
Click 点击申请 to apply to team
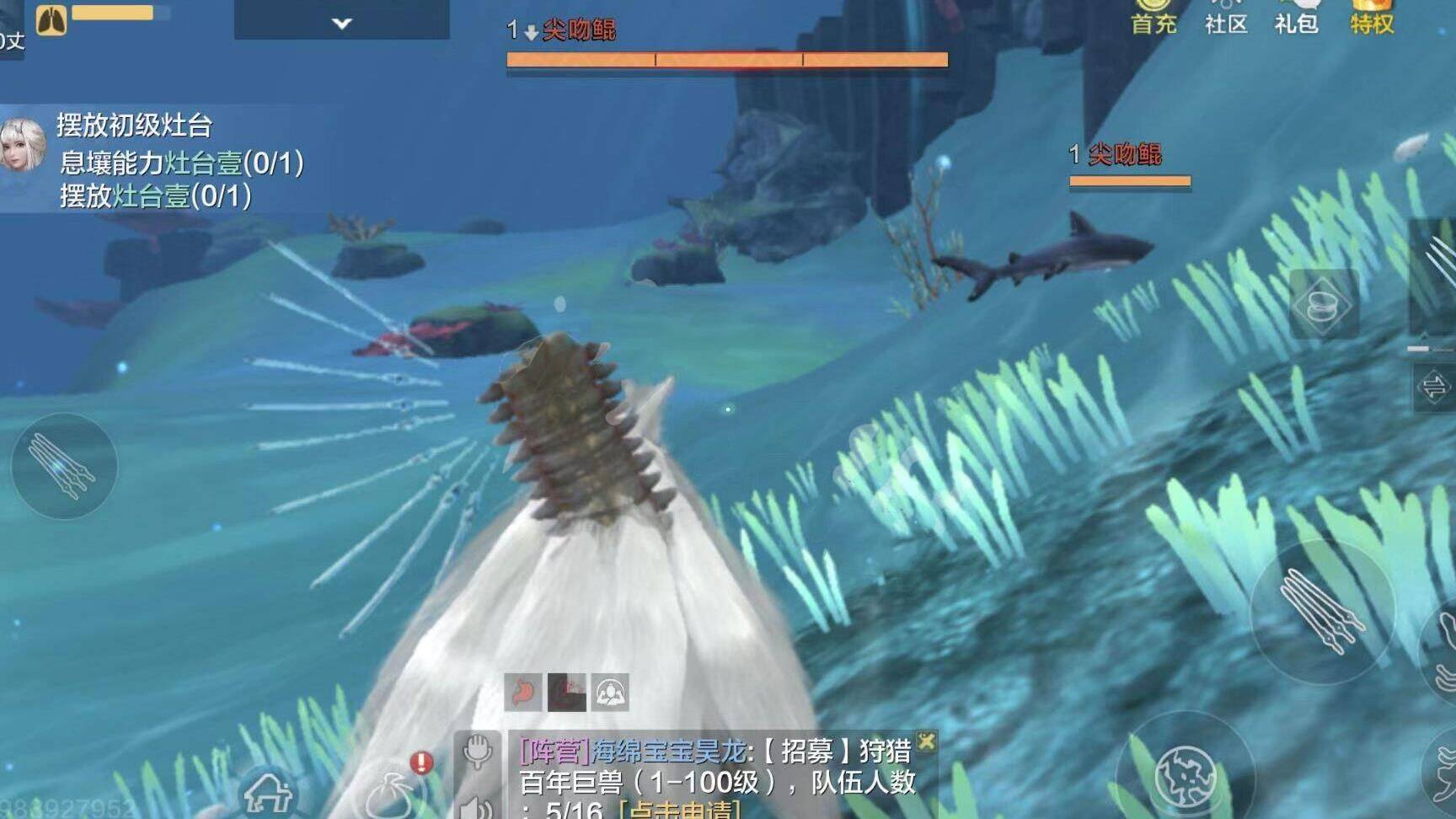pos(679,810)
